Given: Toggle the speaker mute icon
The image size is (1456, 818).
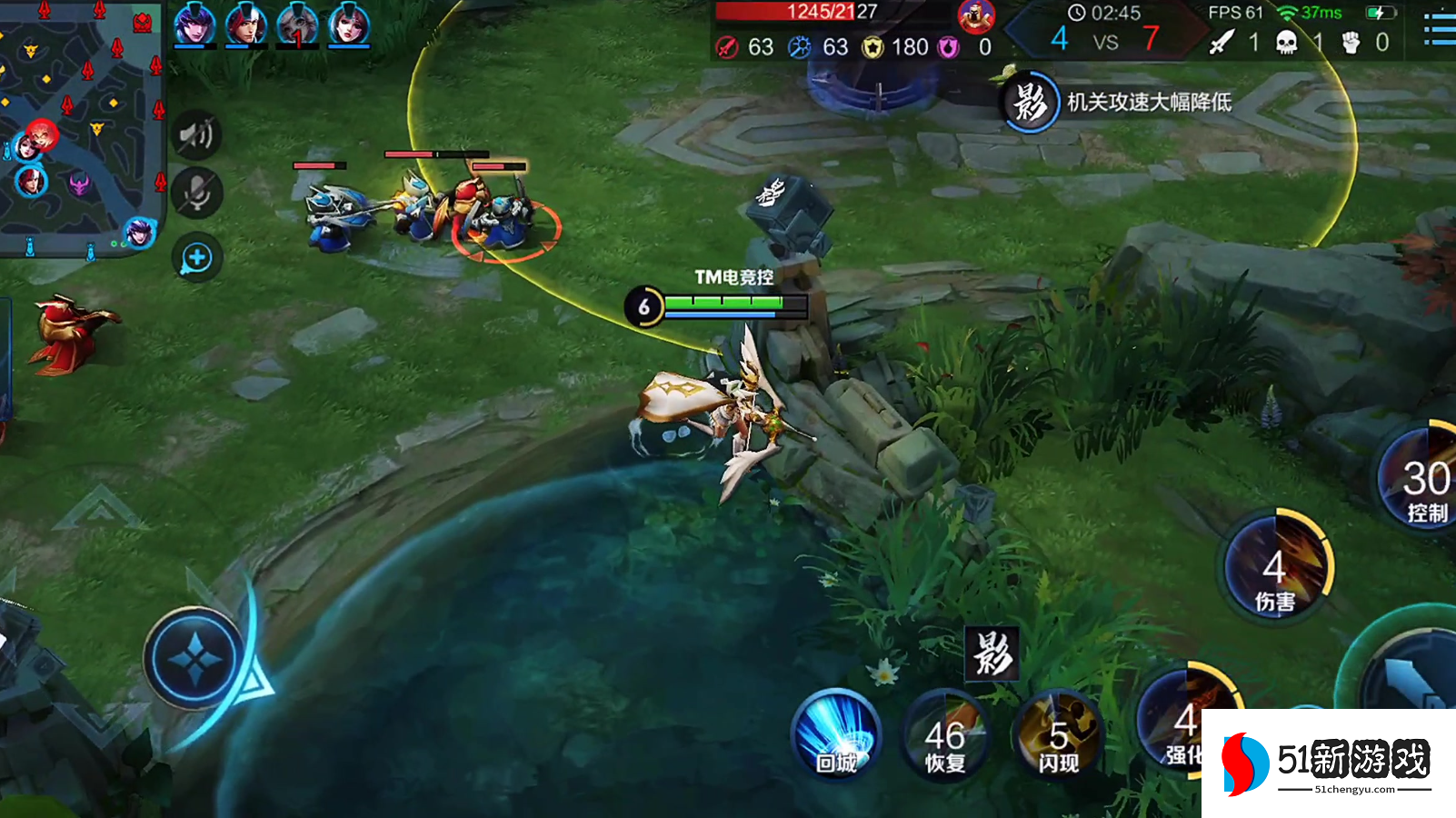Looking at the screenshot, I should 196,136.
